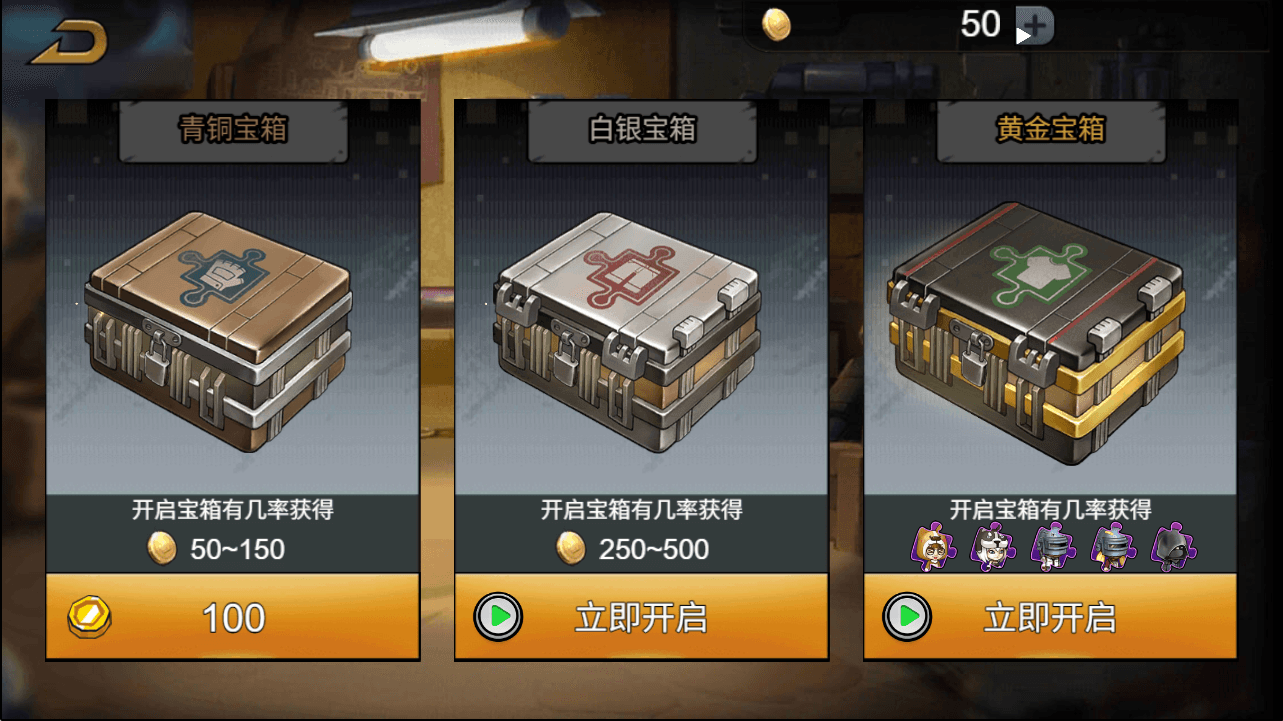Click the first helmet puzzle piece under the gold chest

pyautogui.click(x=1051, y=548)
